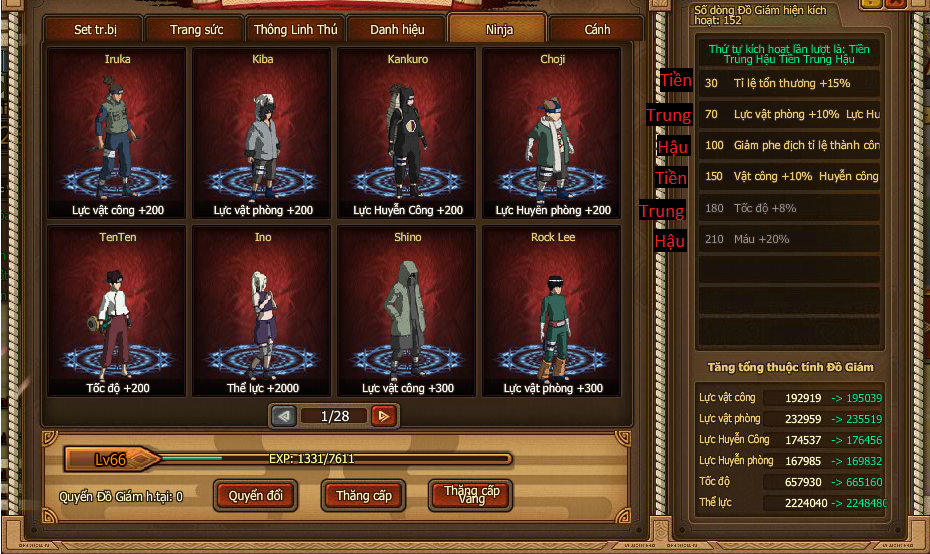The image size is (930, 554).
Task: Select the Thông Linh Thú tab
Action: click(295, 29)
